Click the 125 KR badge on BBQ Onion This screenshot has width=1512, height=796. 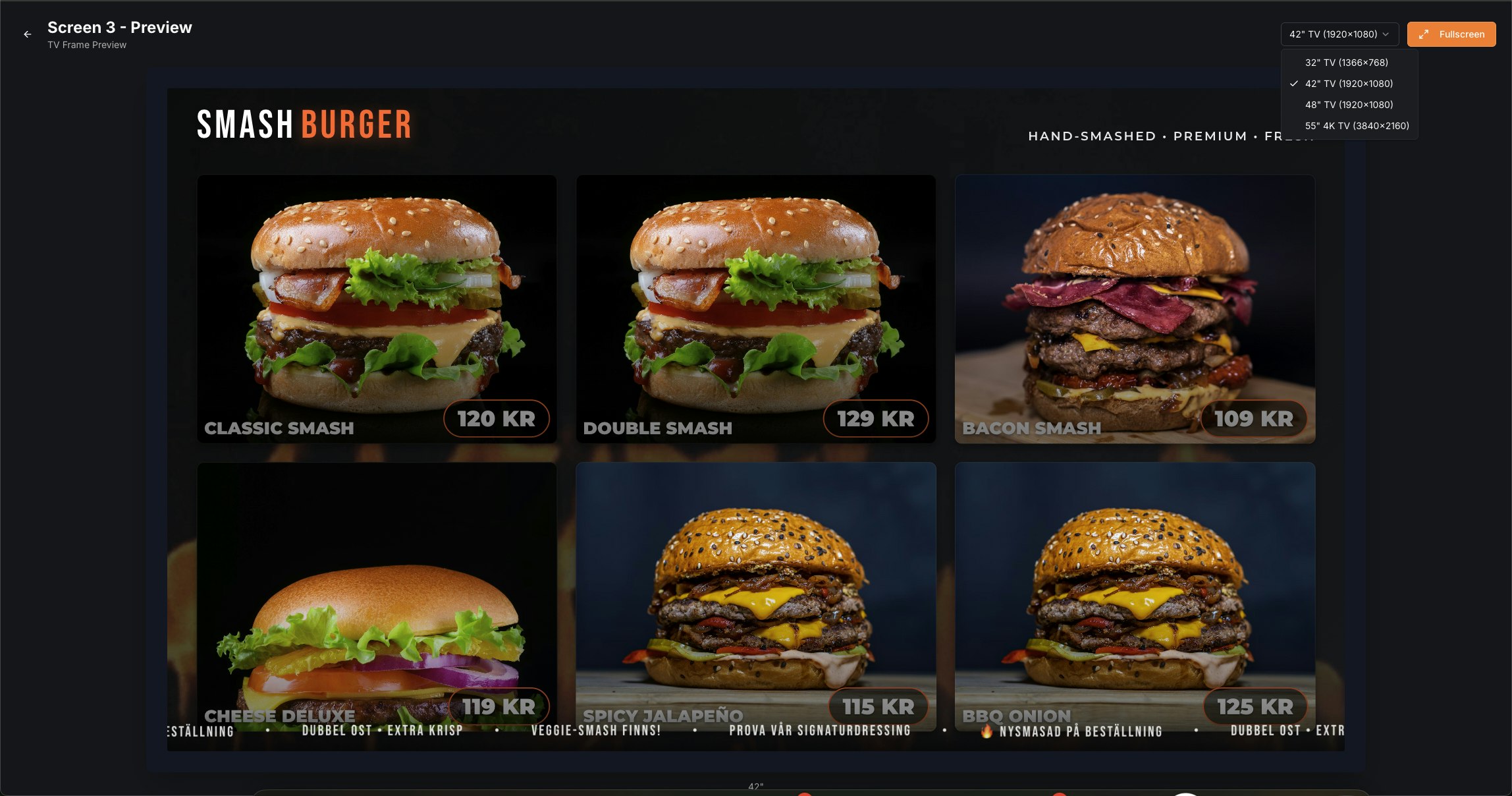point(1254,706)
